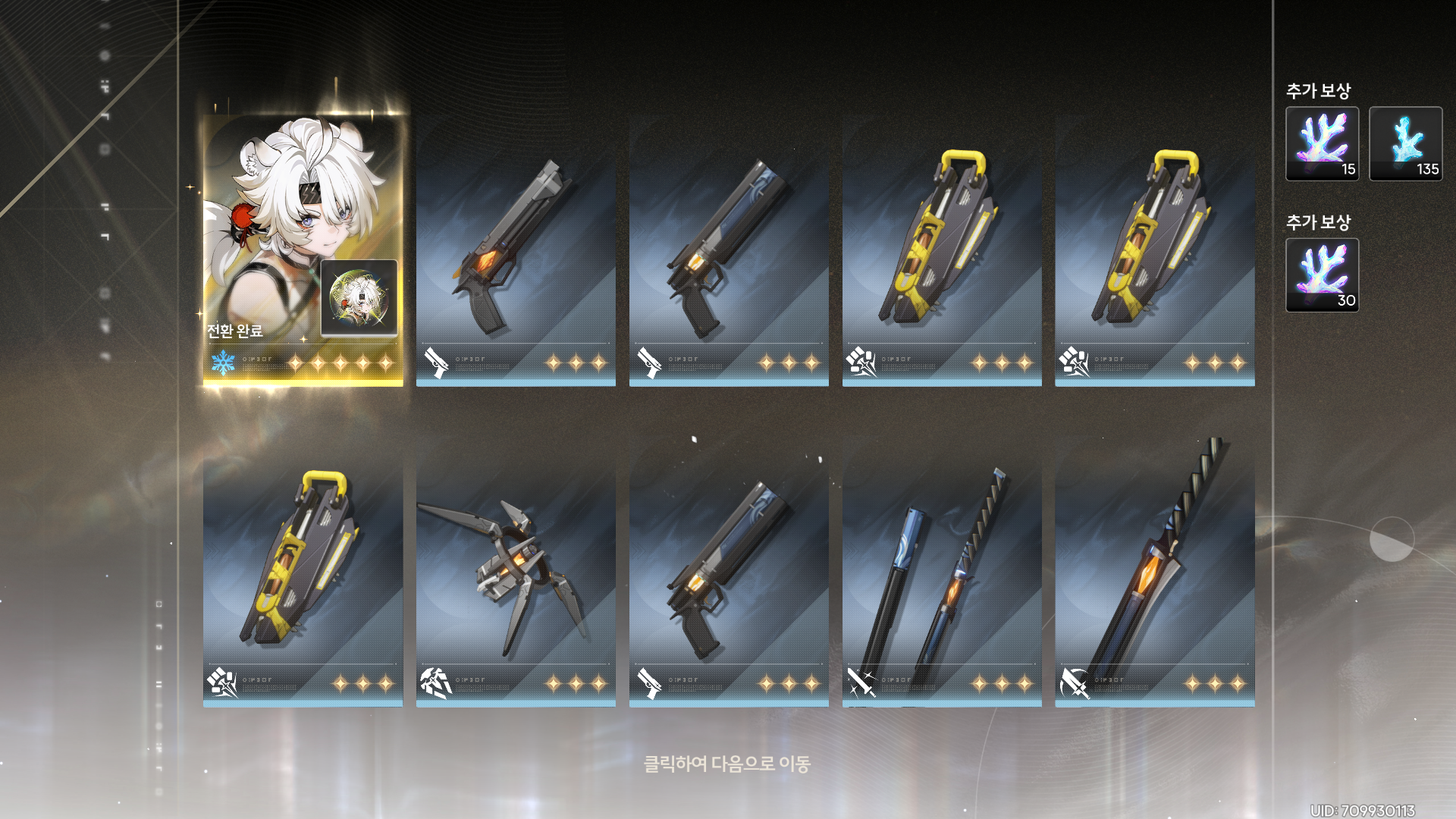Screen dimensions: 1456x819
Task: Select the three-pronged rectifier weapon card
Action: pos(516,573)
